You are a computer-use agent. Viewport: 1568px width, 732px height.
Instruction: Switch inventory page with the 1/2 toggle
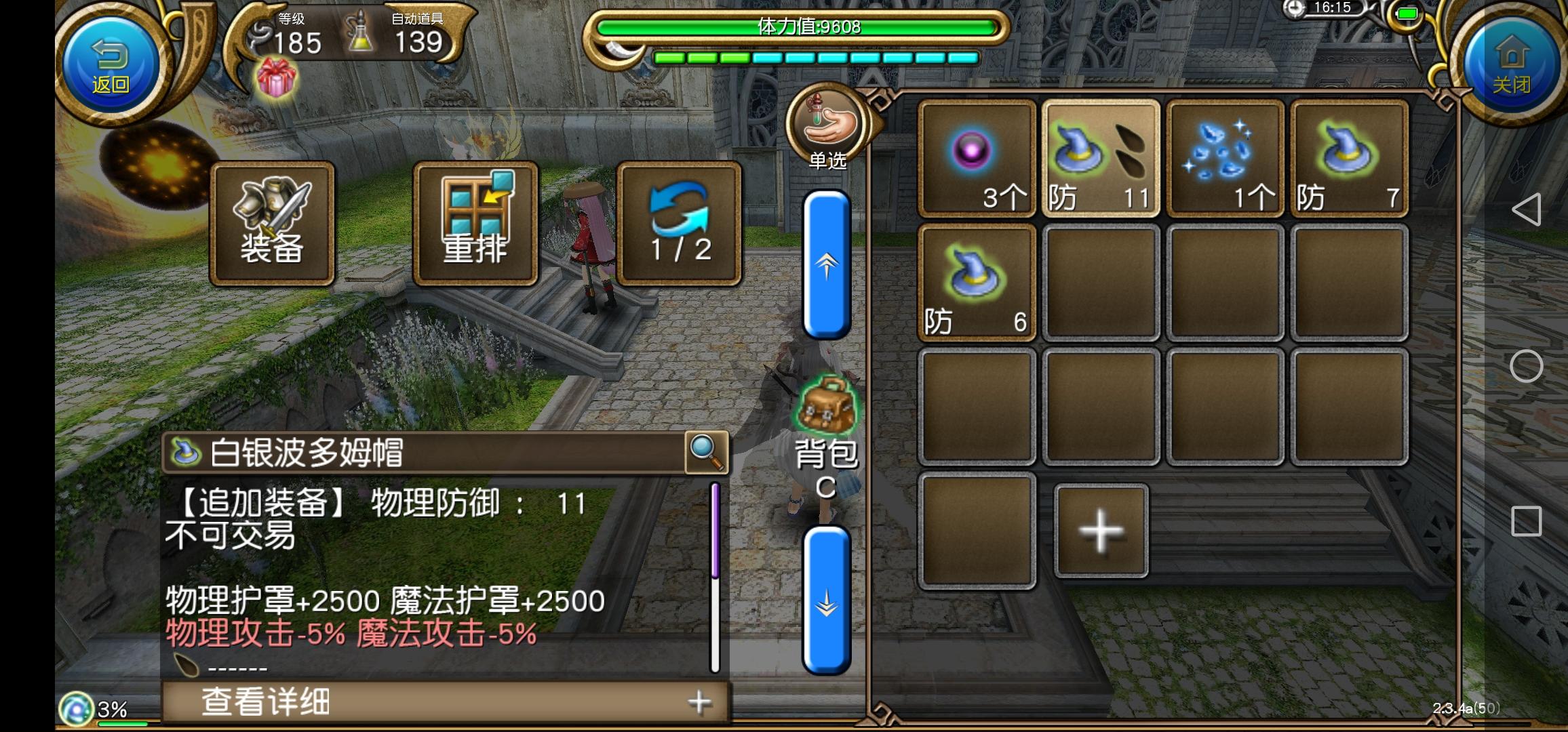click(x=678, y=224)
